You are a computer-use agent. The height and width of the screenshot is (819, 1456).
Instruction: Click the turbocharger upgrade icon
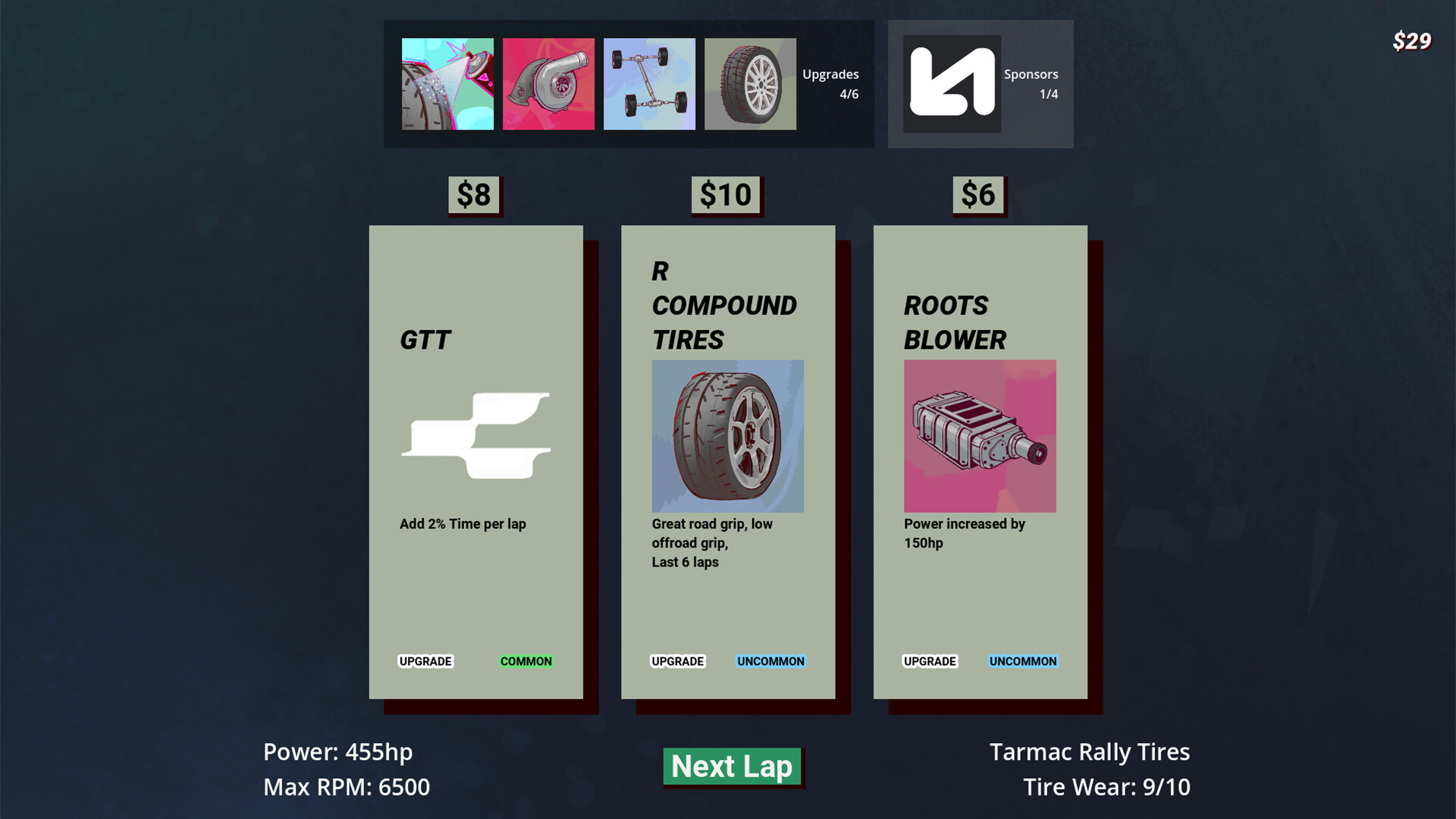pyautogui.click(x=548, y=83)
